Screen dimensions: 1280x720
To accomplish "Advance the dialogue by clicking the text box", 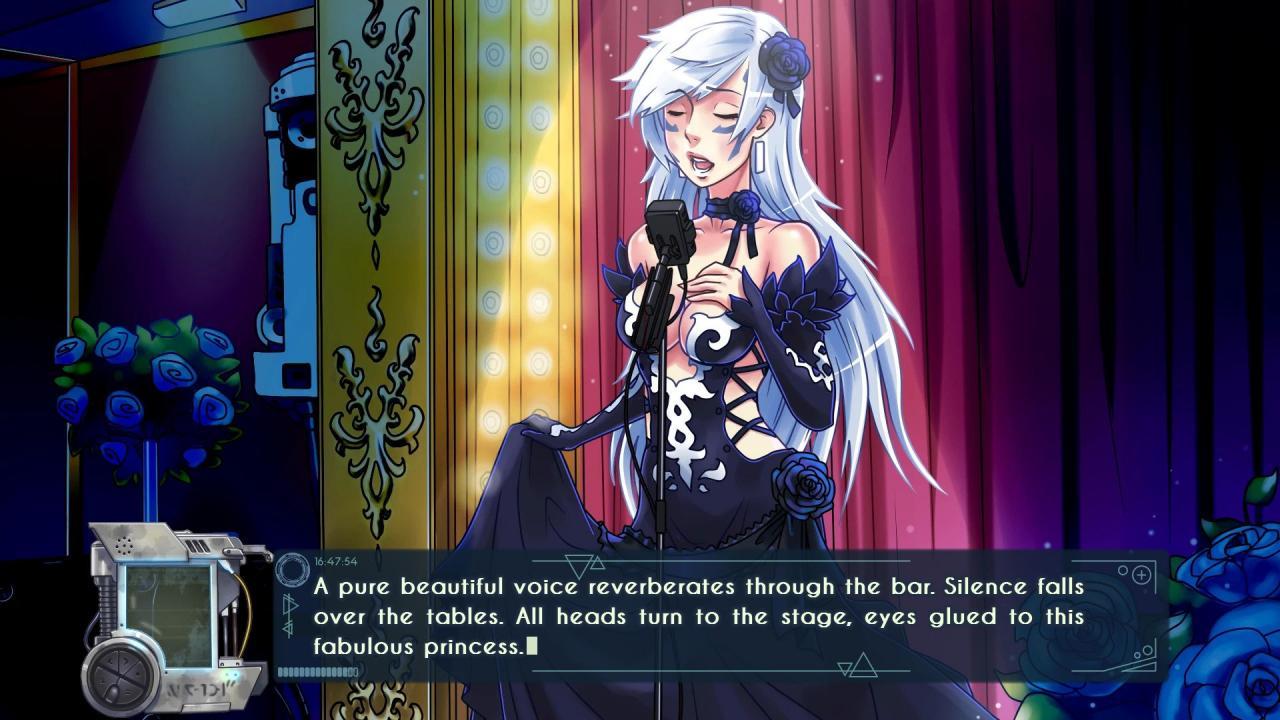I will pyautogui.click(x=700, y=616).
